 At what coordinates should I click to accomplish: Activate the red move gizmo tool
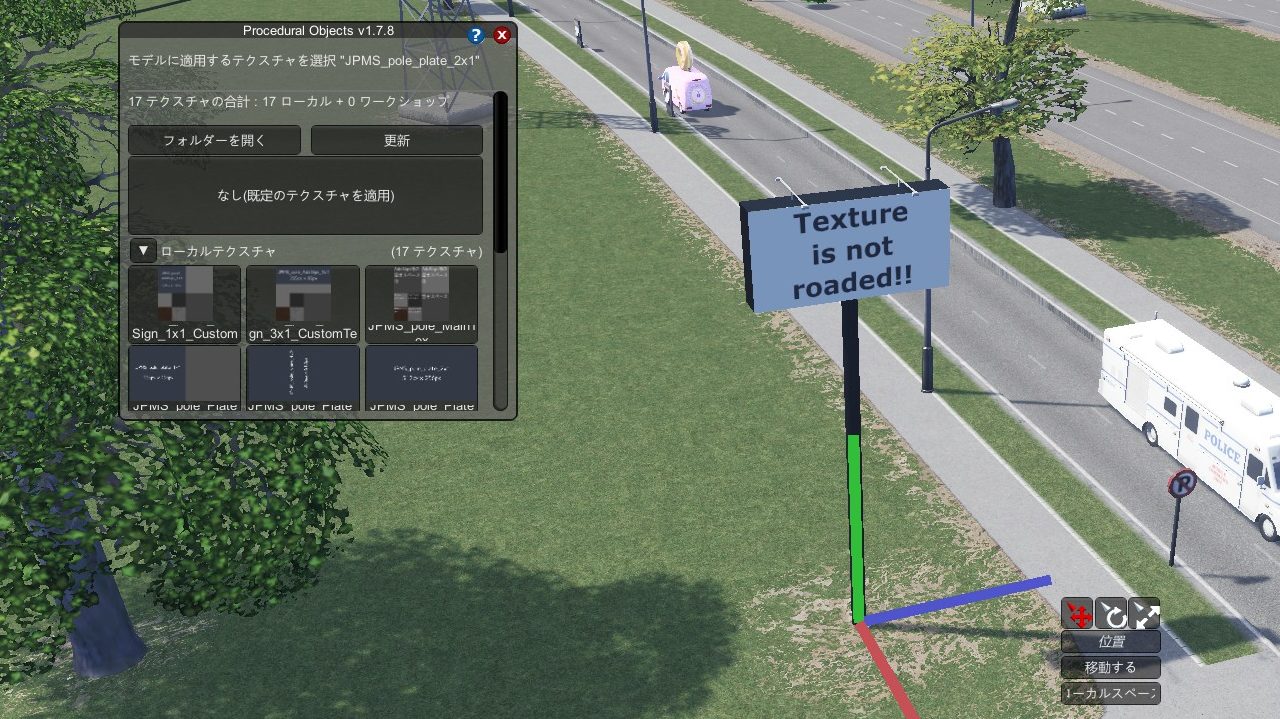click(x=1077, y=612)
